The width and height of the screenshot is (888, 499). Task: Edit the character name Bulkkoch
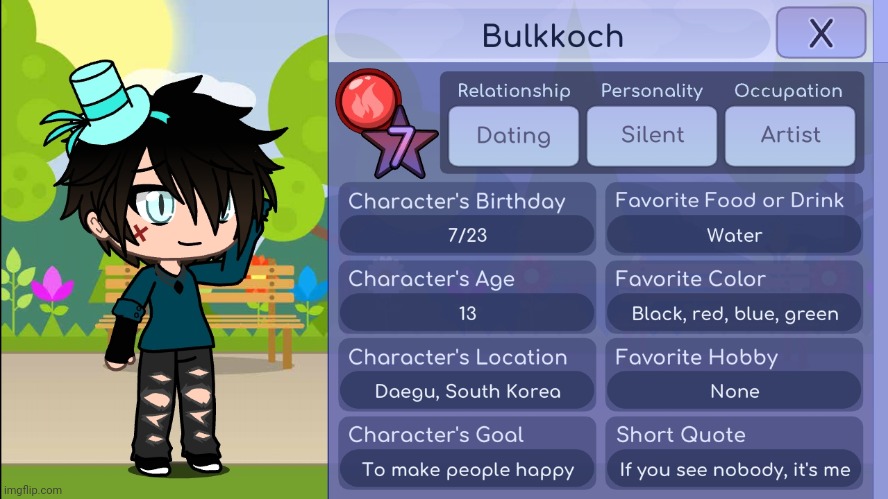pos(552,36)
